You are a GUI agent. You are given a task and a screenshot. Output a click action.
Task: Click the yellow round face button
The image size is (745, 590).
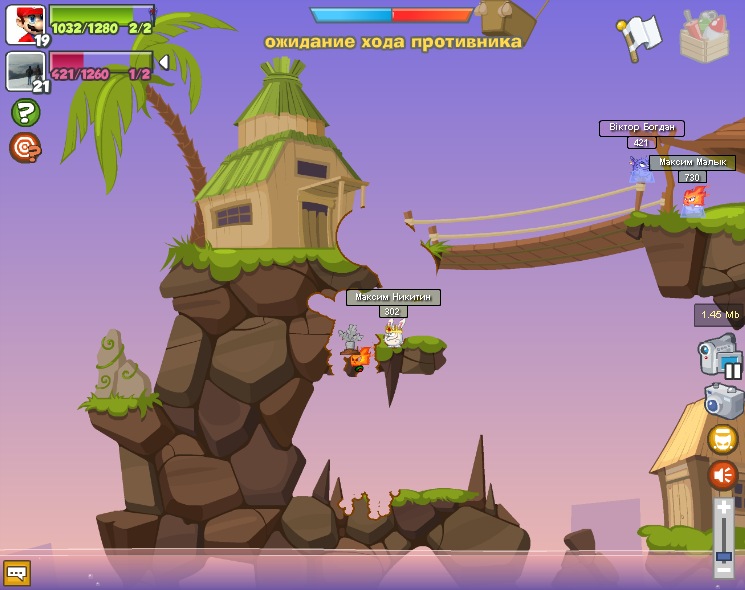click(723, 439)
